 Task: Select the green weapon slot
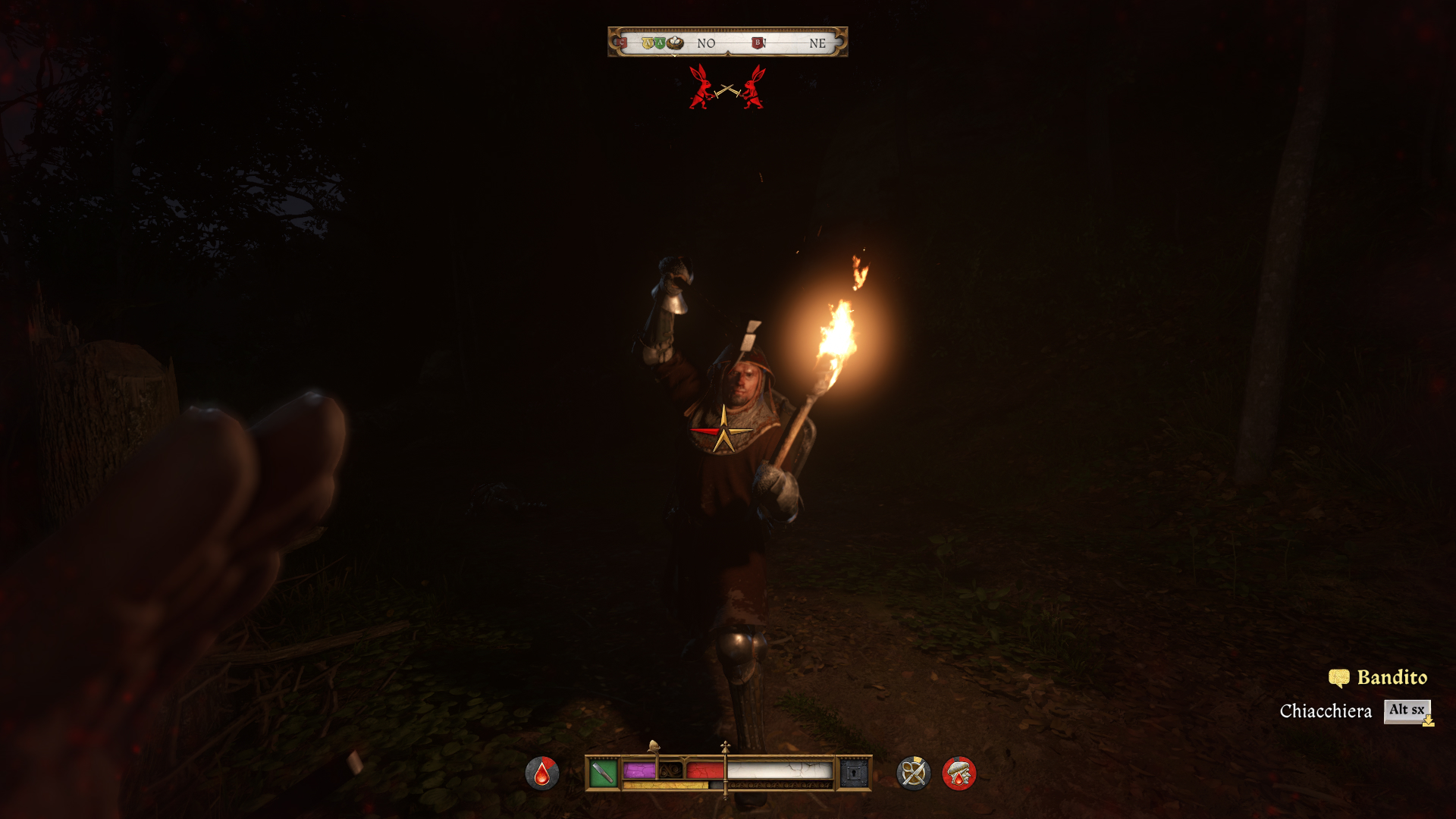click(603, 773)
